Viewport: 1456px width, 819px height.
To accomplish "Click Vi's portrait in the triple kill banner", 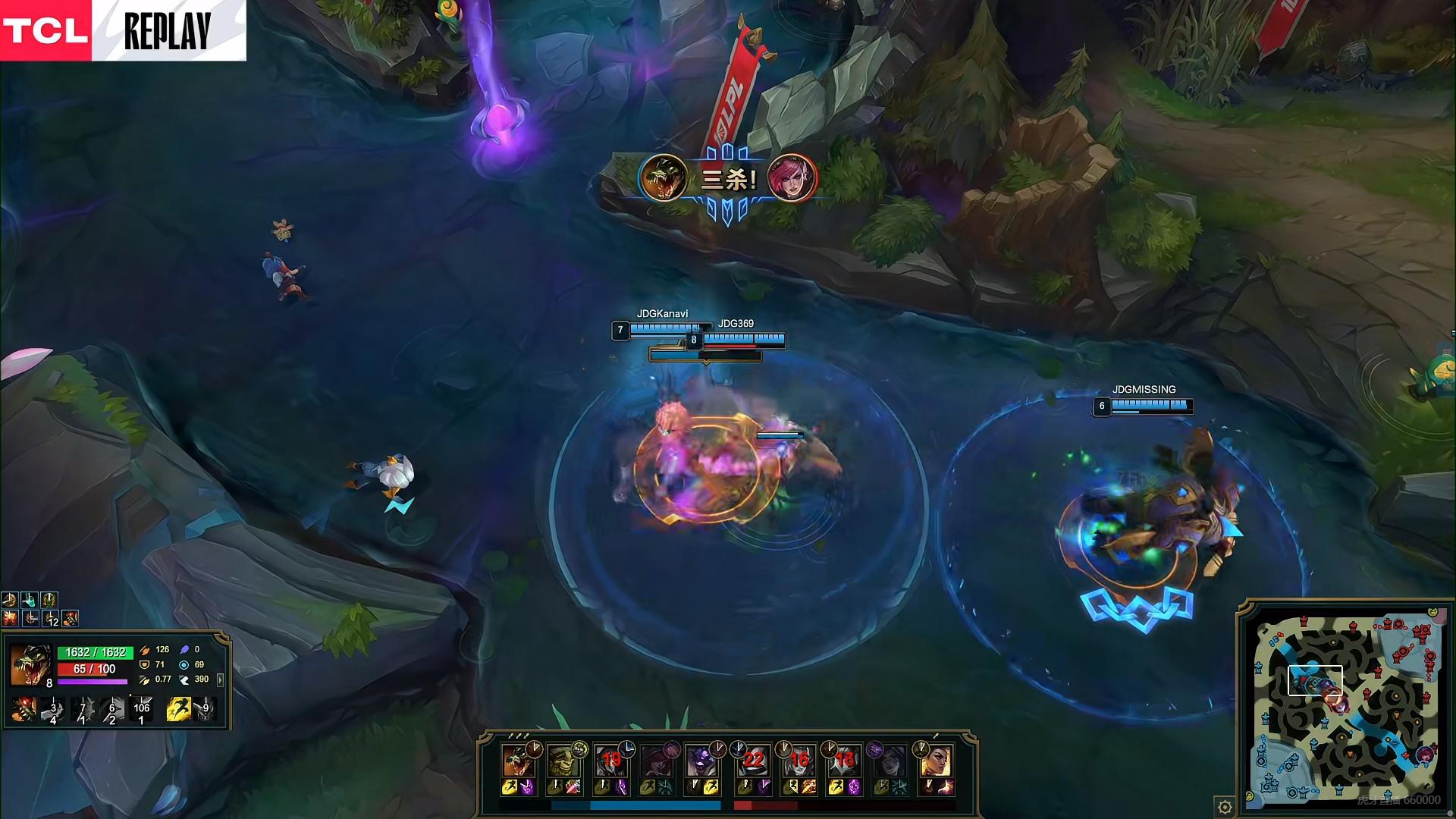I will click(x=792, y=177).
